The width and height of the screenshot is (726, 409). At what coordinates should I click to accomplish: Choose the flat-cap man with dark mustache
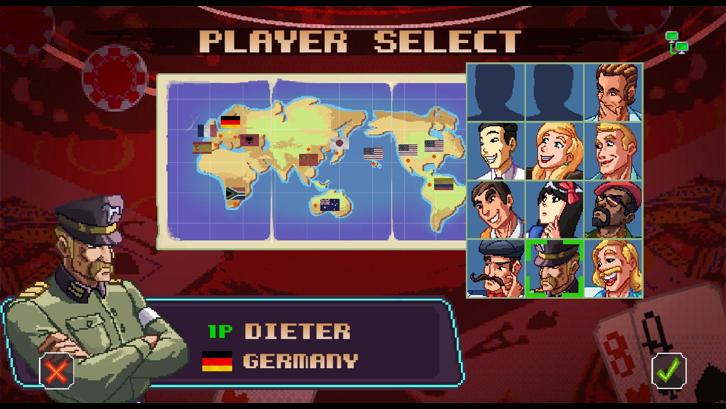(x=497, y=267)
